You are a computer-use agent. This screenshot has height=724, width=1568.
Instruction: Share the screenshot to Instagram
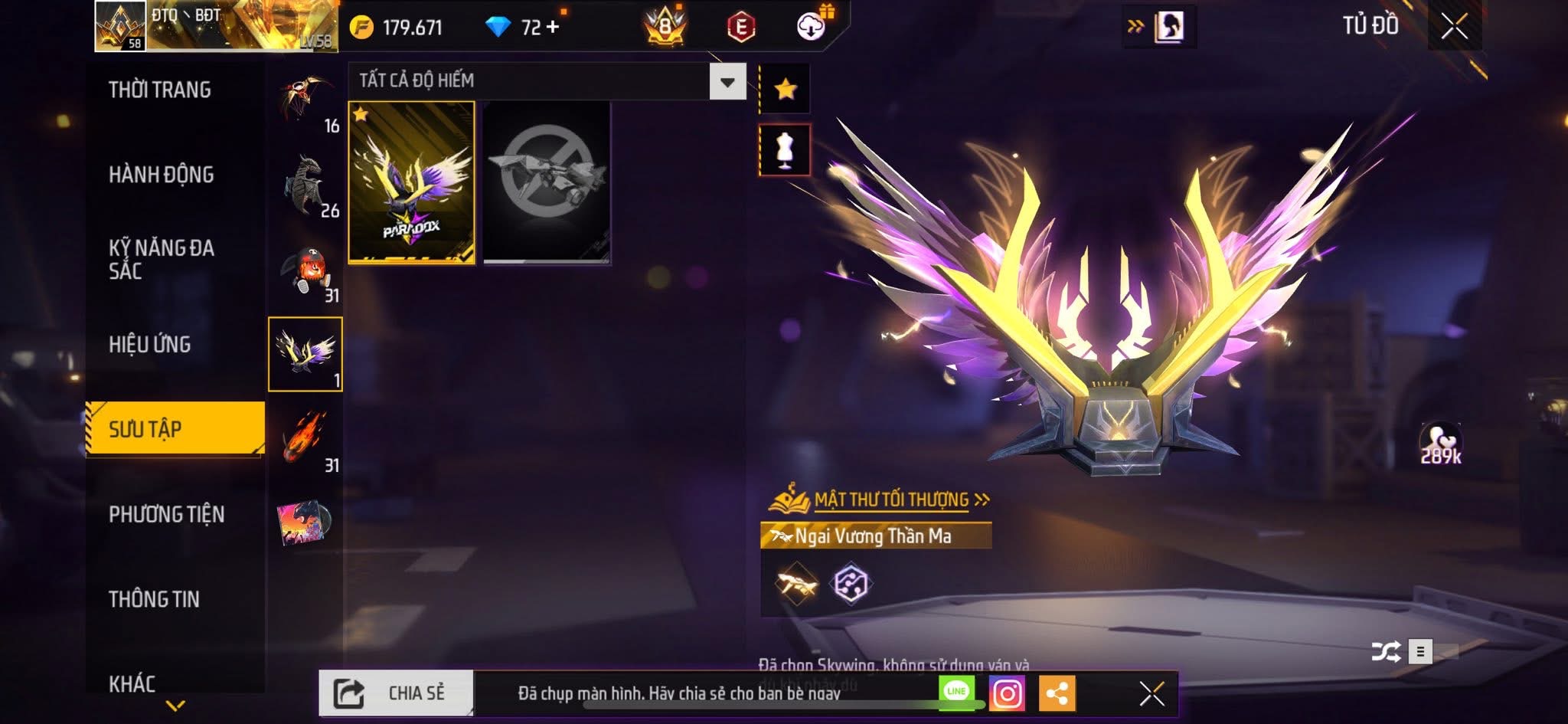(x=1007, y=694)
